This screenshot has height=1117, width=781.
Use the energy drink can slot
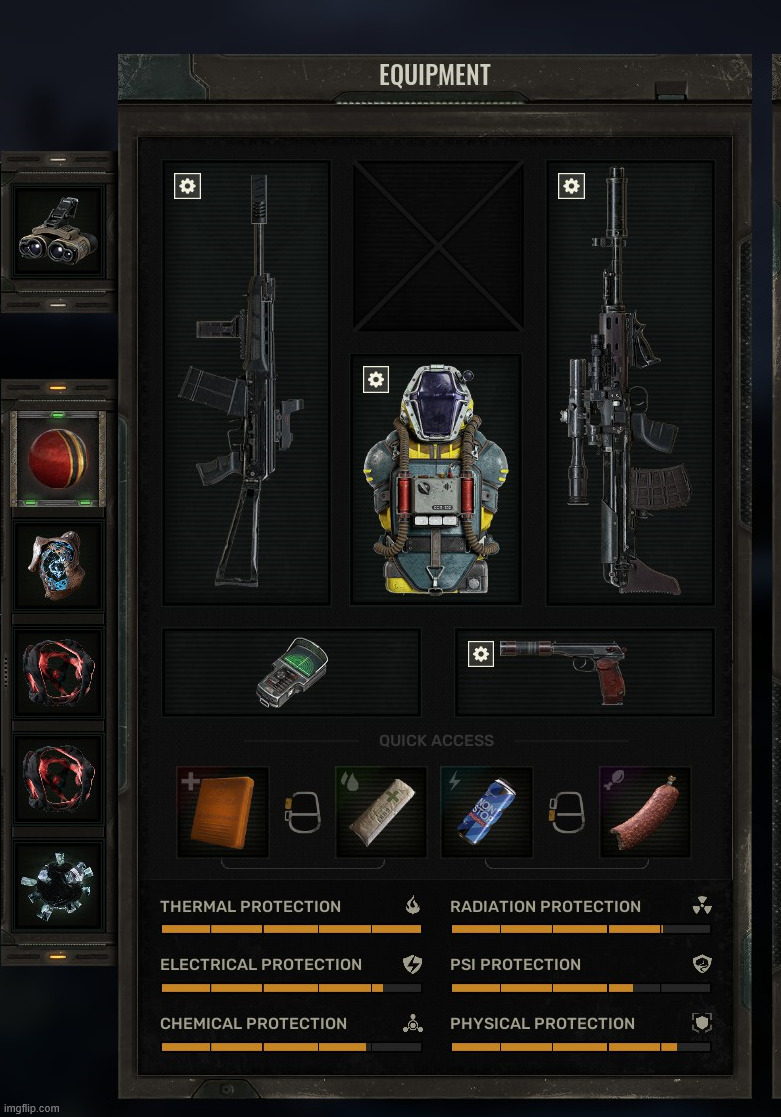point(487,812)
